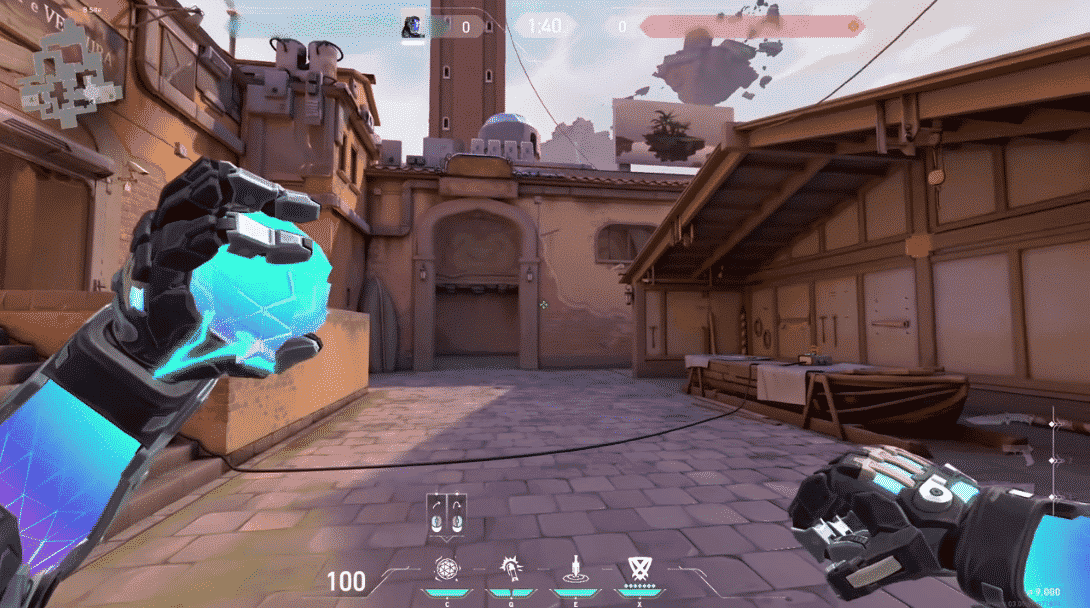1090x608 pixels.
Task: Select the KAY/O agent portrait in the top bar
Action: point(413,26)
